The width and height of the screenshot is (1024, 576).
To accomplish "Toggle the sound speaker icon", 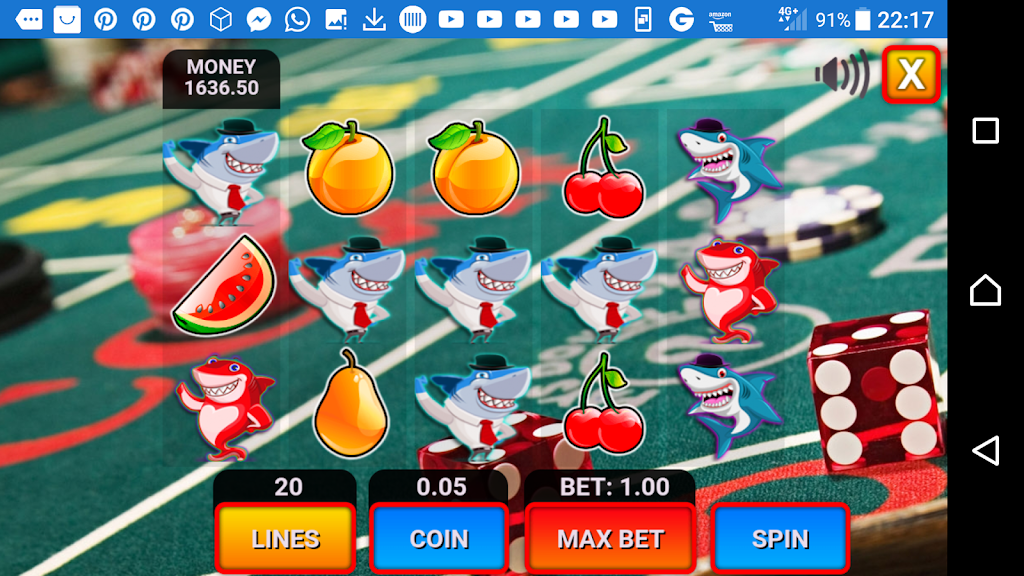I will (x=841, y=75).
